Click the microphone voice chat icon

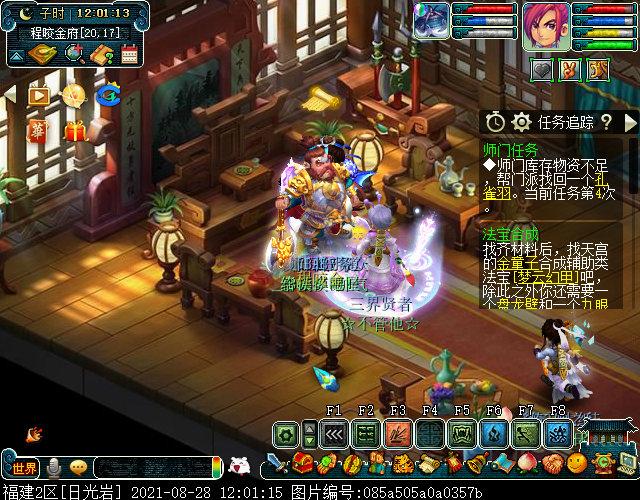(x=53, y=468)
